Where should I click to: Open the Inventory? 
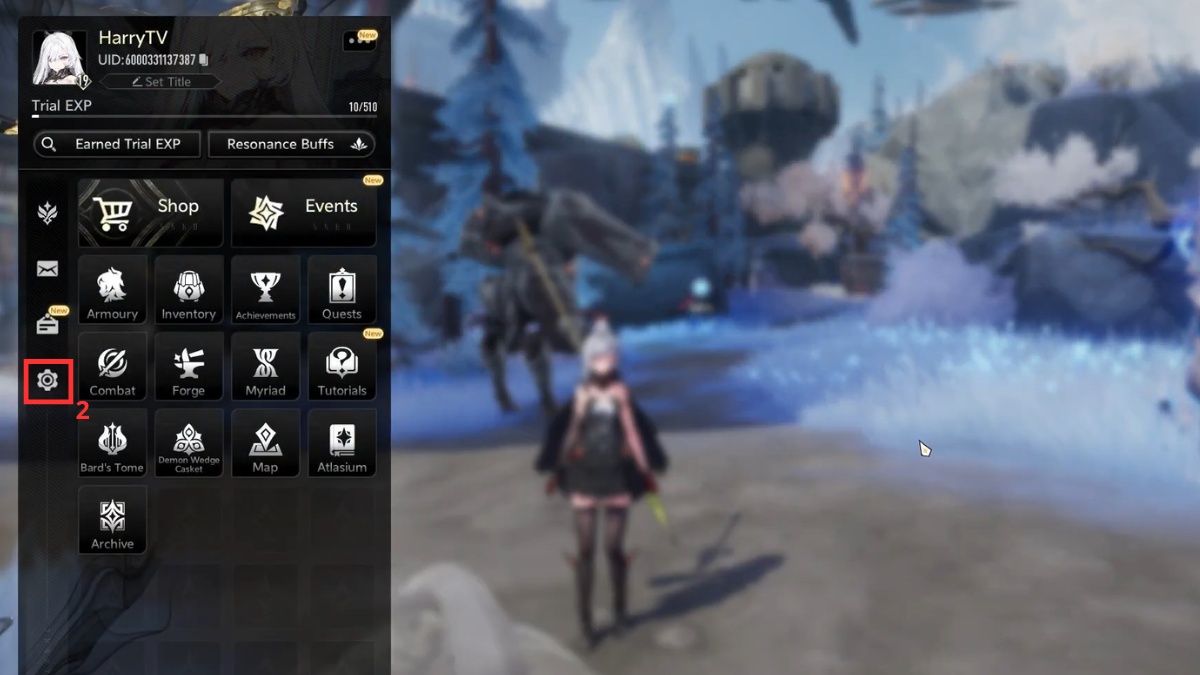tap(188, 290)
